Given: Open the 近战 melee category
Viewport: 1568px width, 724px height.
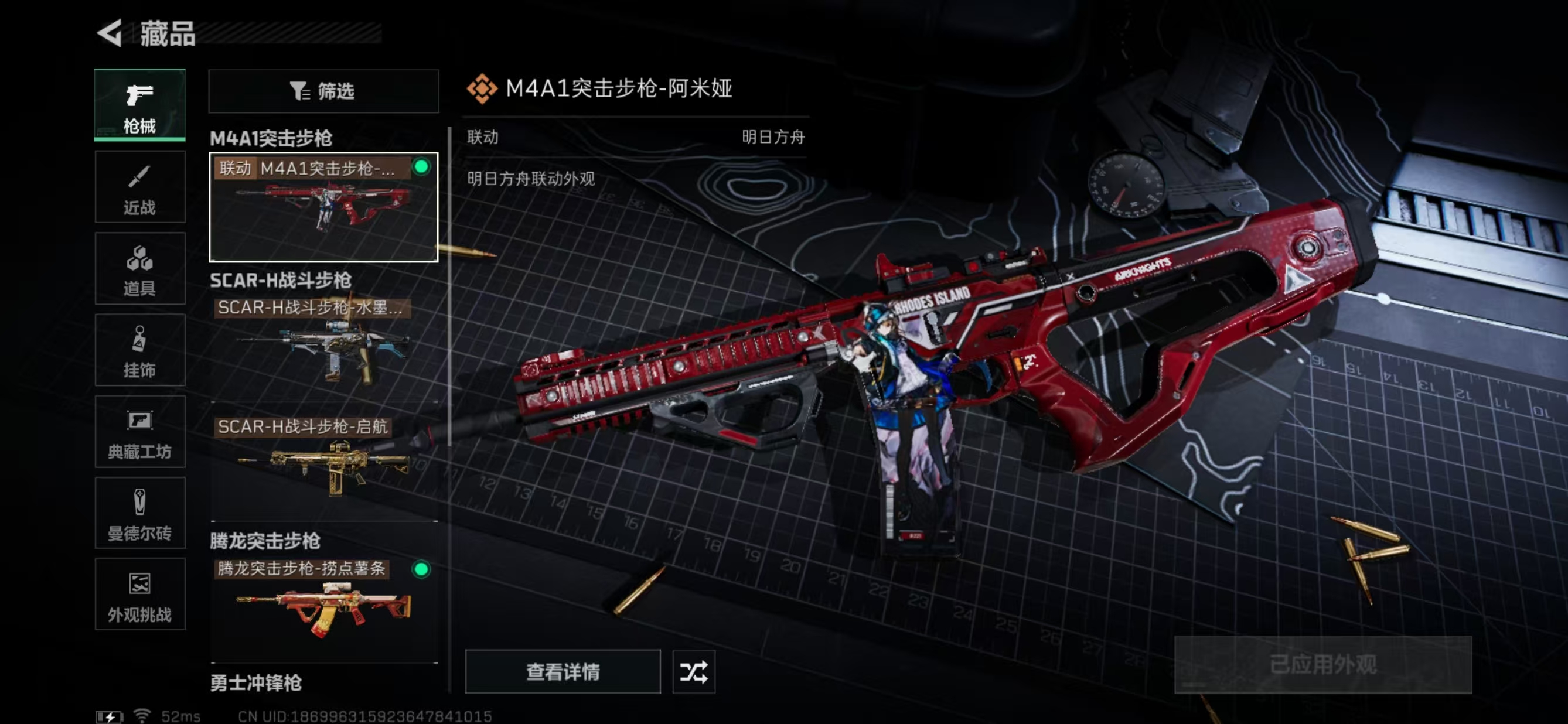Looking at the screenshot, I should click(x=139, y=187).
